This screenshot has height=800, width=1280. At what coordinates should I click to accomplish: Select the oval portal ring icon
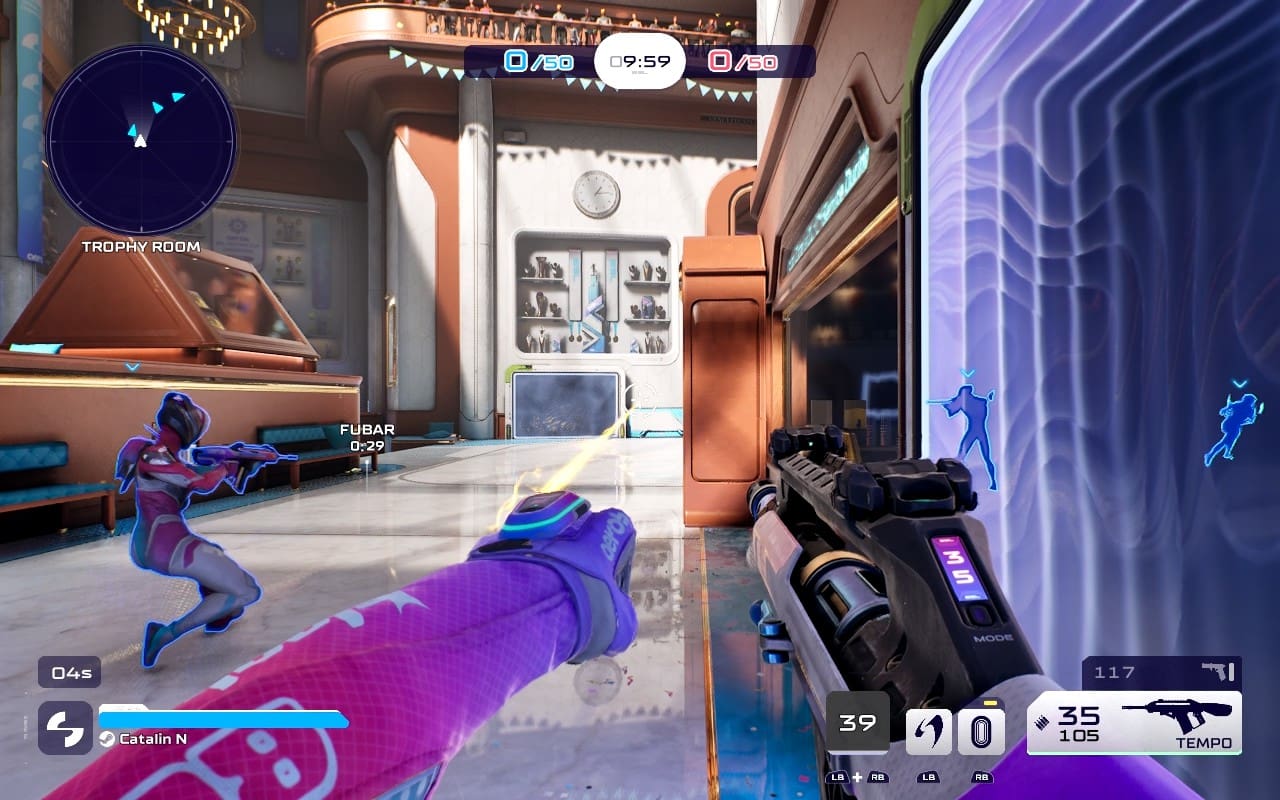pyautogui.click(x=981, y=732)
